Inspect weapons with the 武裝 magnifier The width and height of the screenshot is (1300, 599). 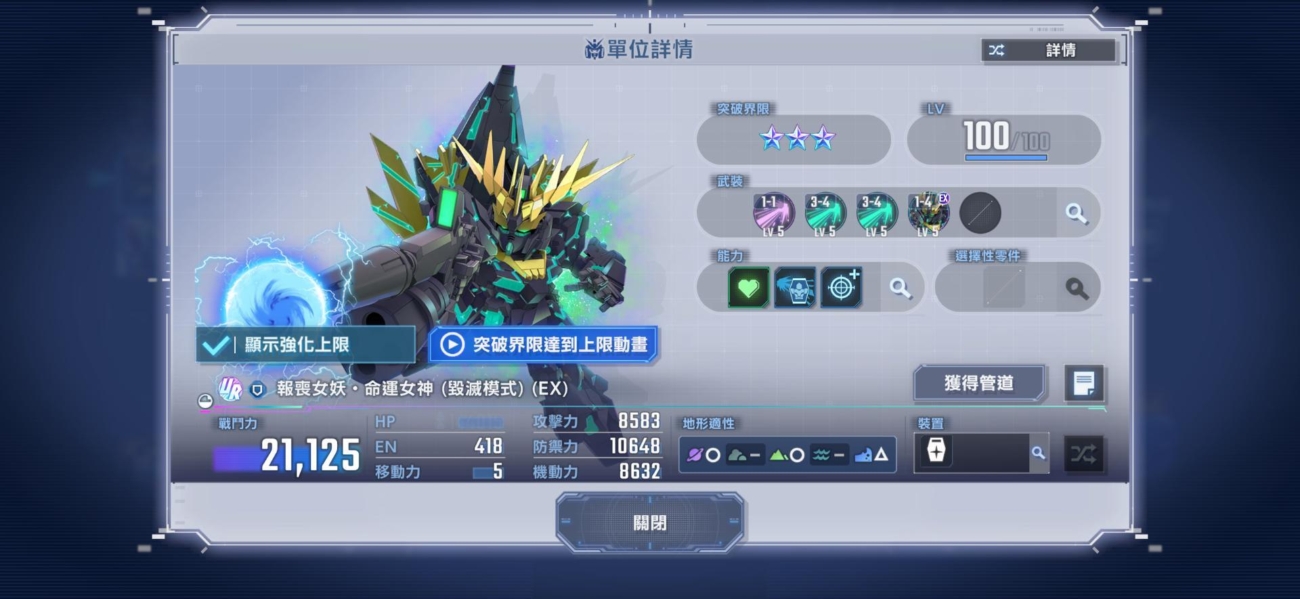[1076, 213]
